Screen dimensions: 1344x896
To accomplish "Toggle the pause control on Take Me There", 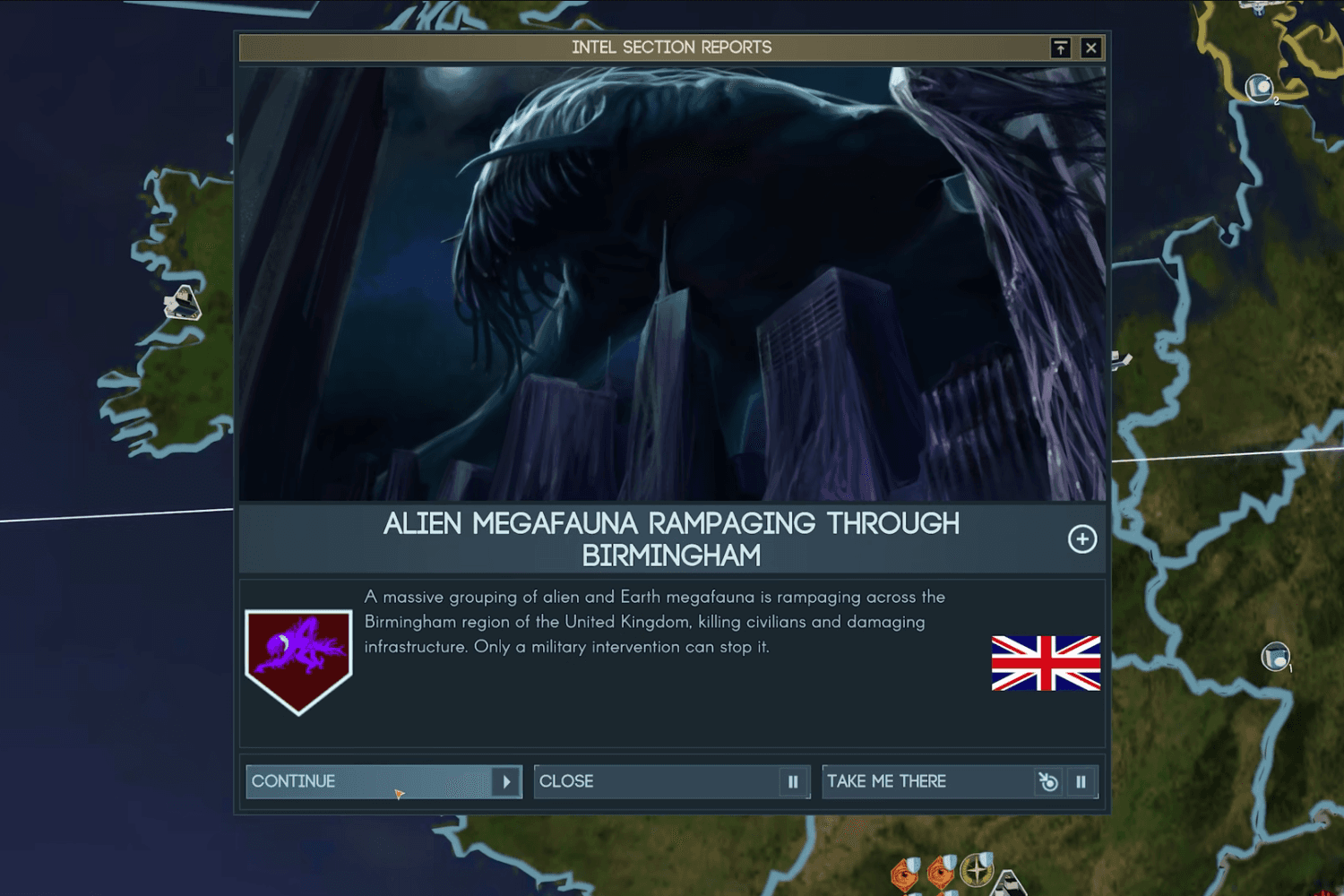I will tap(1082, 781).
